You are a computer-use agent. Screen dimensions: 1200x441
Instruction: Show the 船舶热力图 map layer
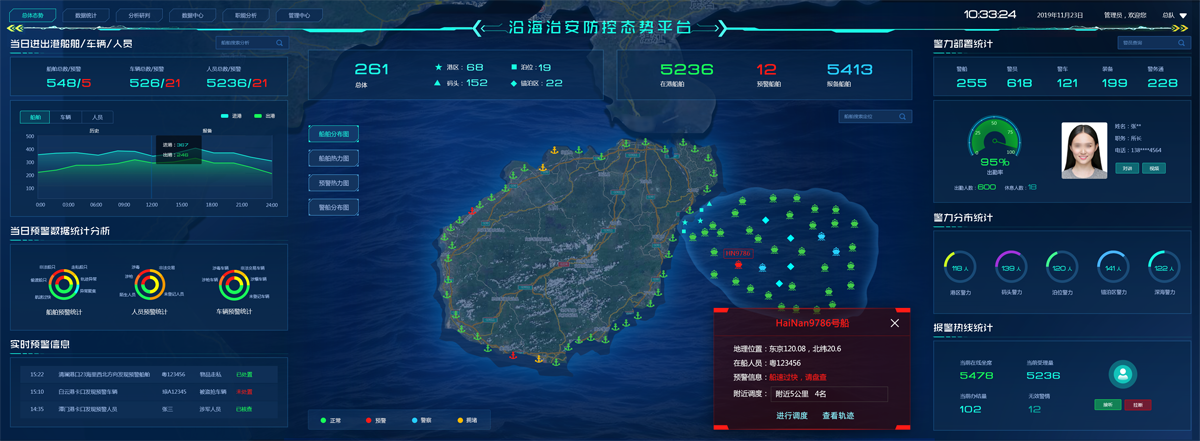point(333,158)
